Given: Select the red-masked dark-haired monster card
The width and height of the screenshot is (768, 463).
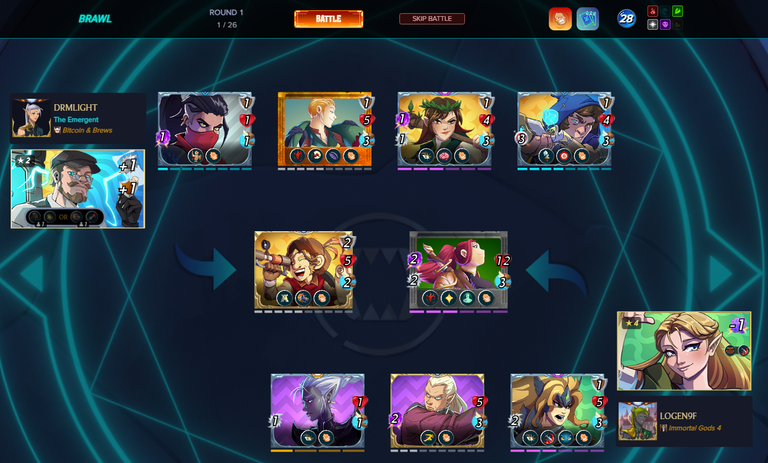Looking at the screenshot, I should pos(206,129).
